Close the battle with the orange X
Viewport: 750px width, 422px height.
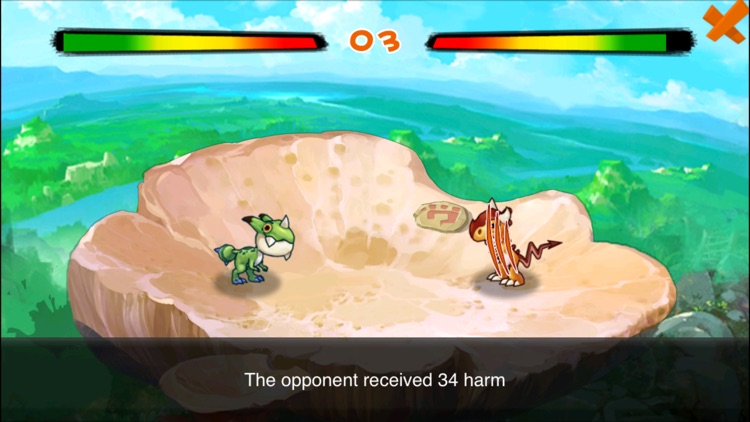click(x=725, y=22)
